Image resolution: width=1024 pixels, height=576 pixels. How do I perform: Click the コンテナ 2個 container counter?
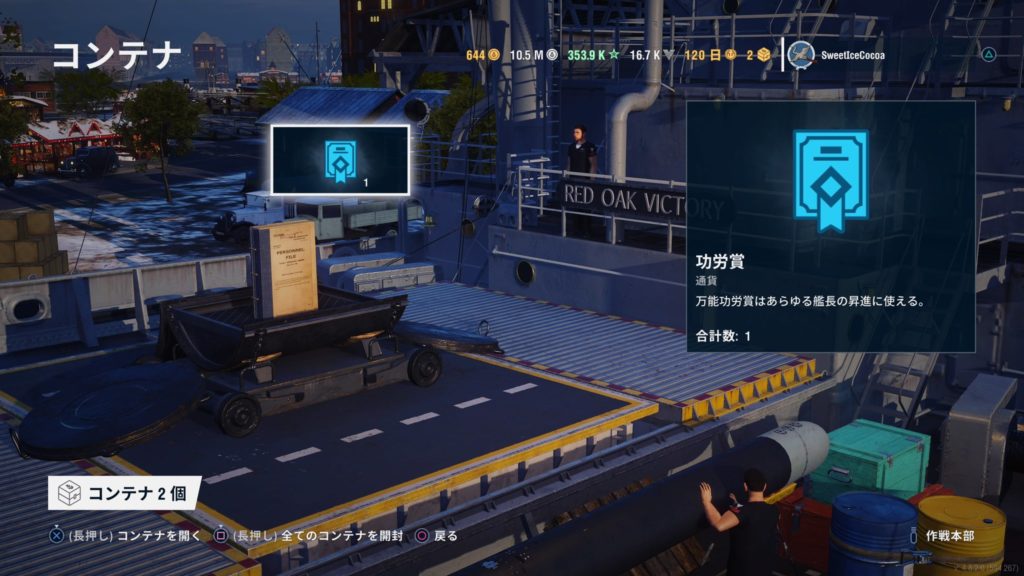[x=124, y=493]
